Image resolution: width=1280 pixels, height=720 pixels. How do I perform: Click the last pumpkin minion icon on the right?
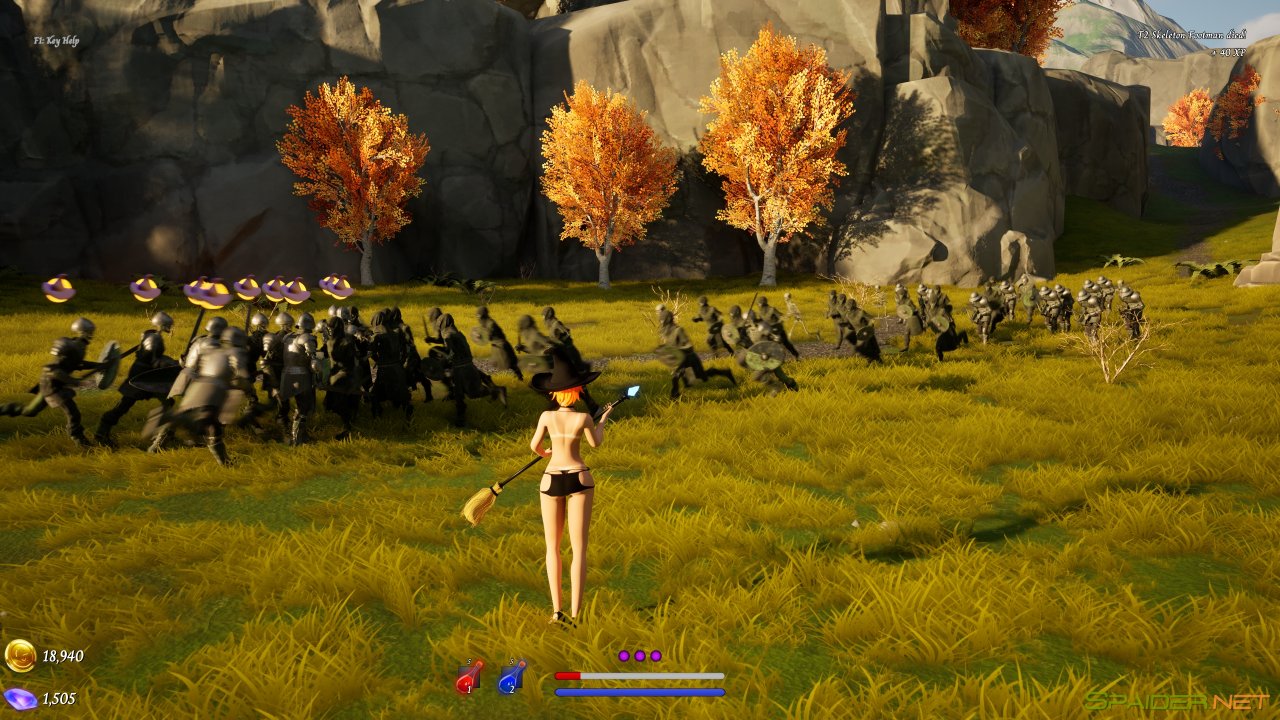pyautogui.click(x=336, y=289)
